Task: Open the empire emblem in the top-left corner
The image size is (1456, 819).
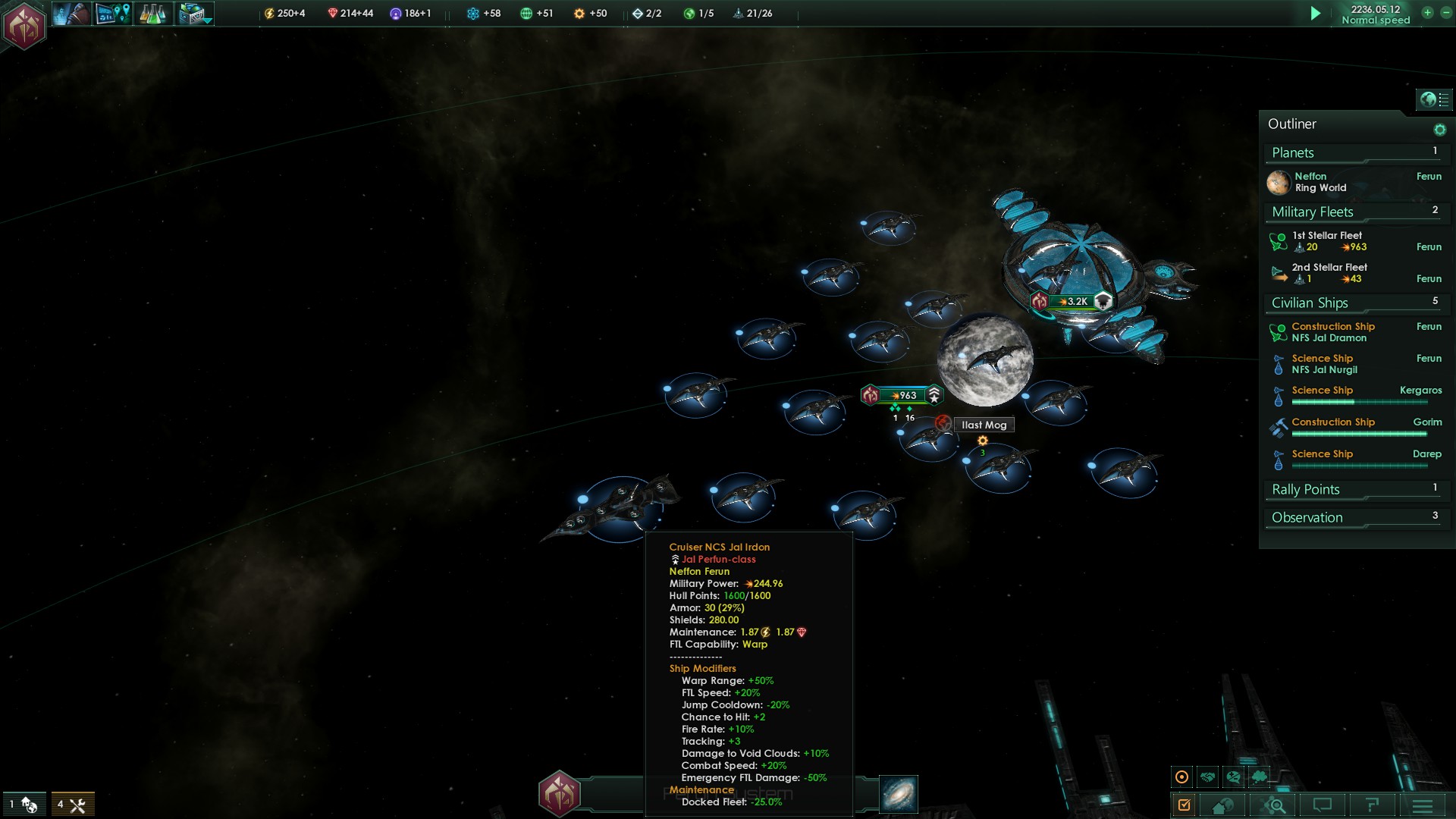Action: pyautogui.click(x=24, y=25)
